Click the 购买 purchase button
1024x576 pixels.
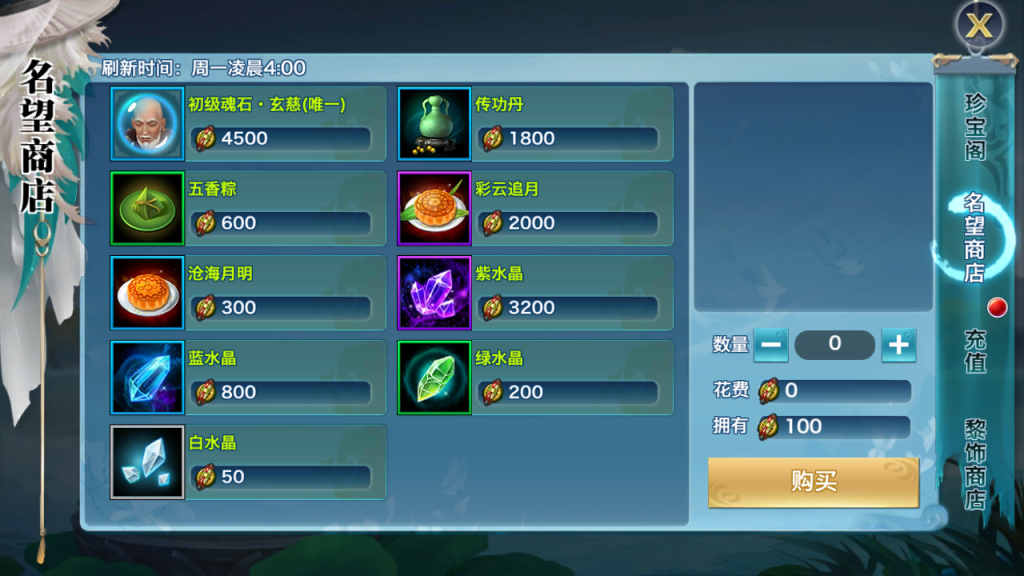pyautogui.click(x=813, y=482)
